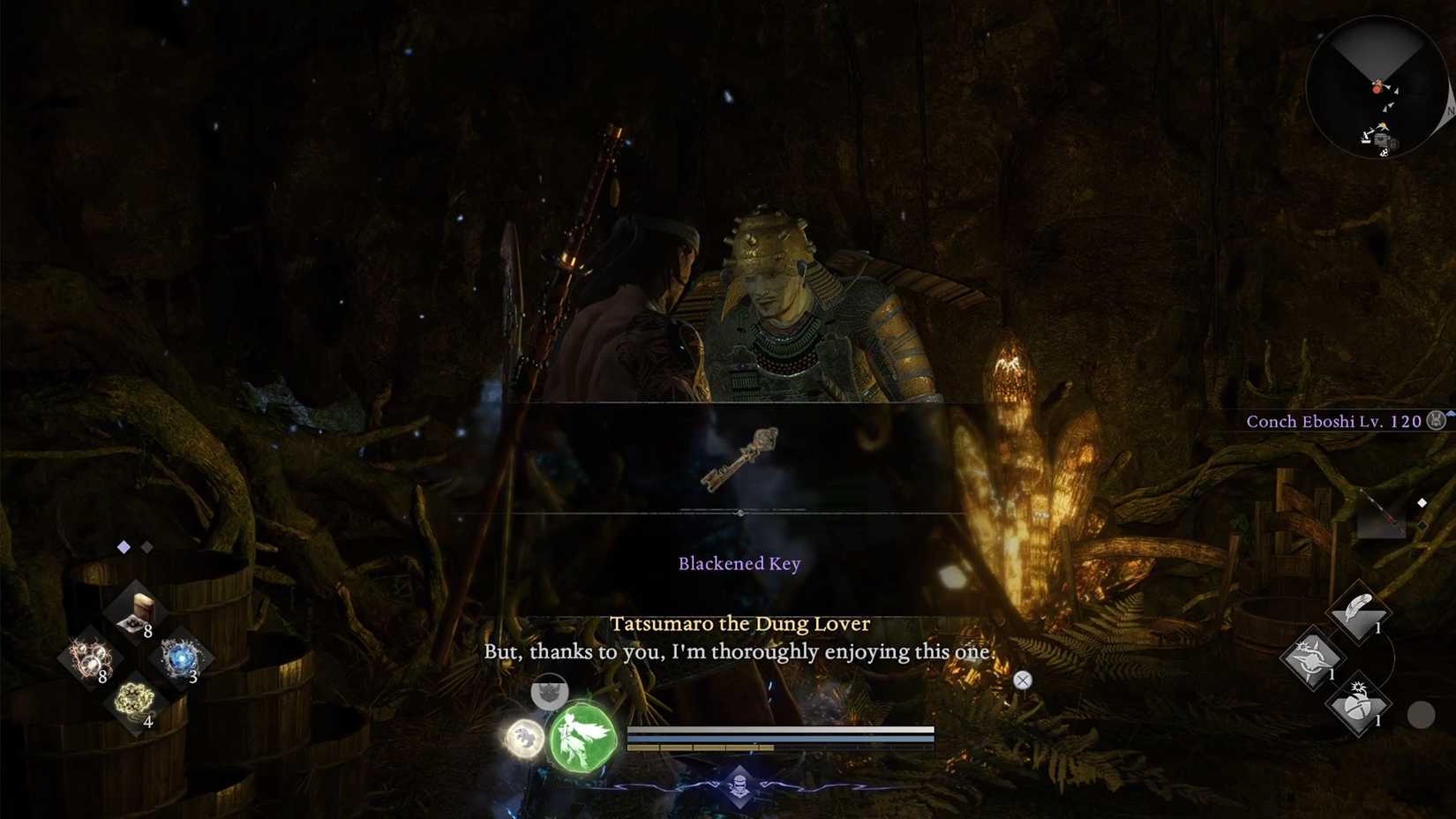Expand the item notification divider diamond
Screen dimensions: 1456x819
coord(741,513)
